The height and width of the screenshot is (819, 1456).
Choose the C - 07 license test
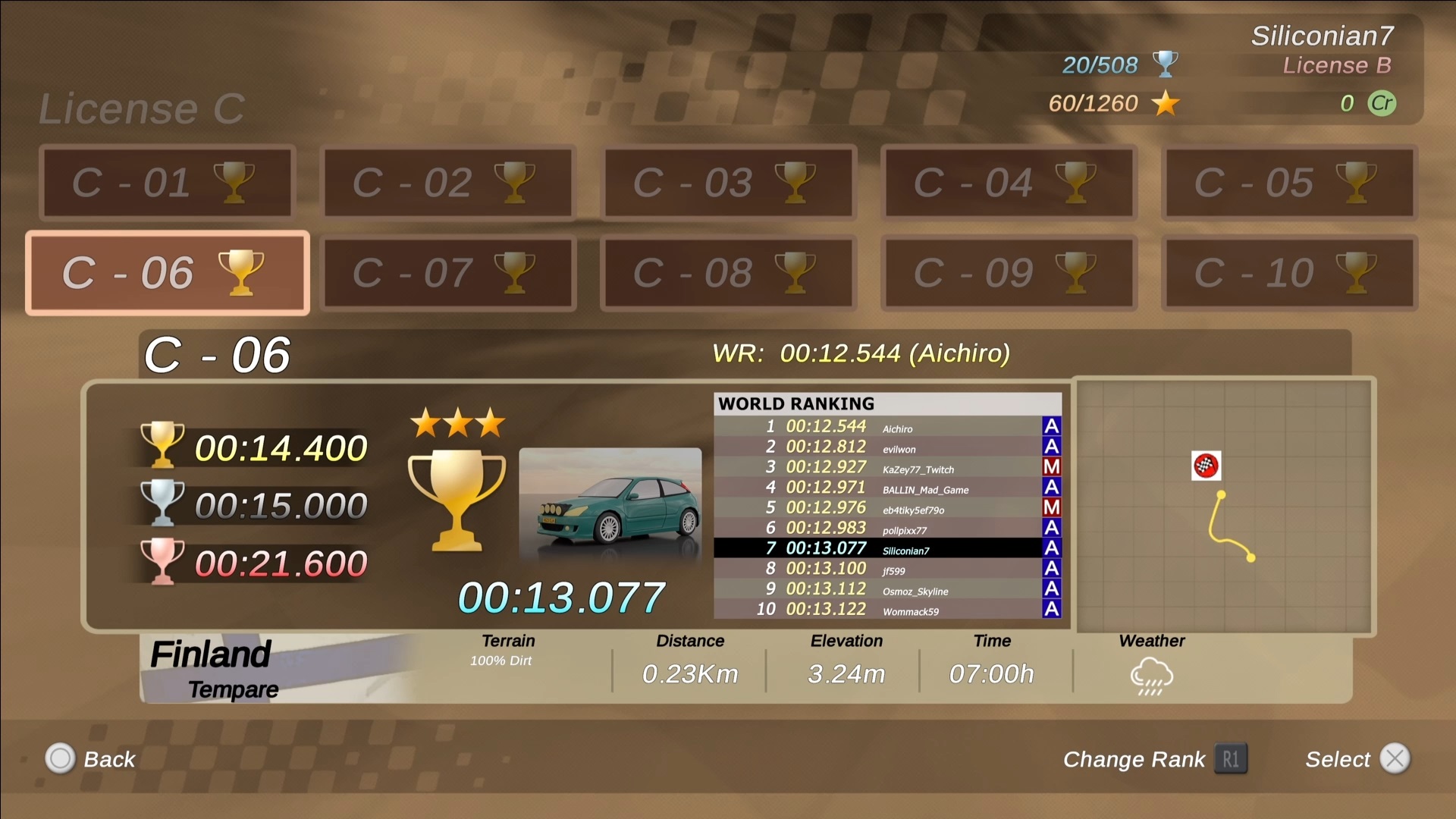tap(447, 273)
